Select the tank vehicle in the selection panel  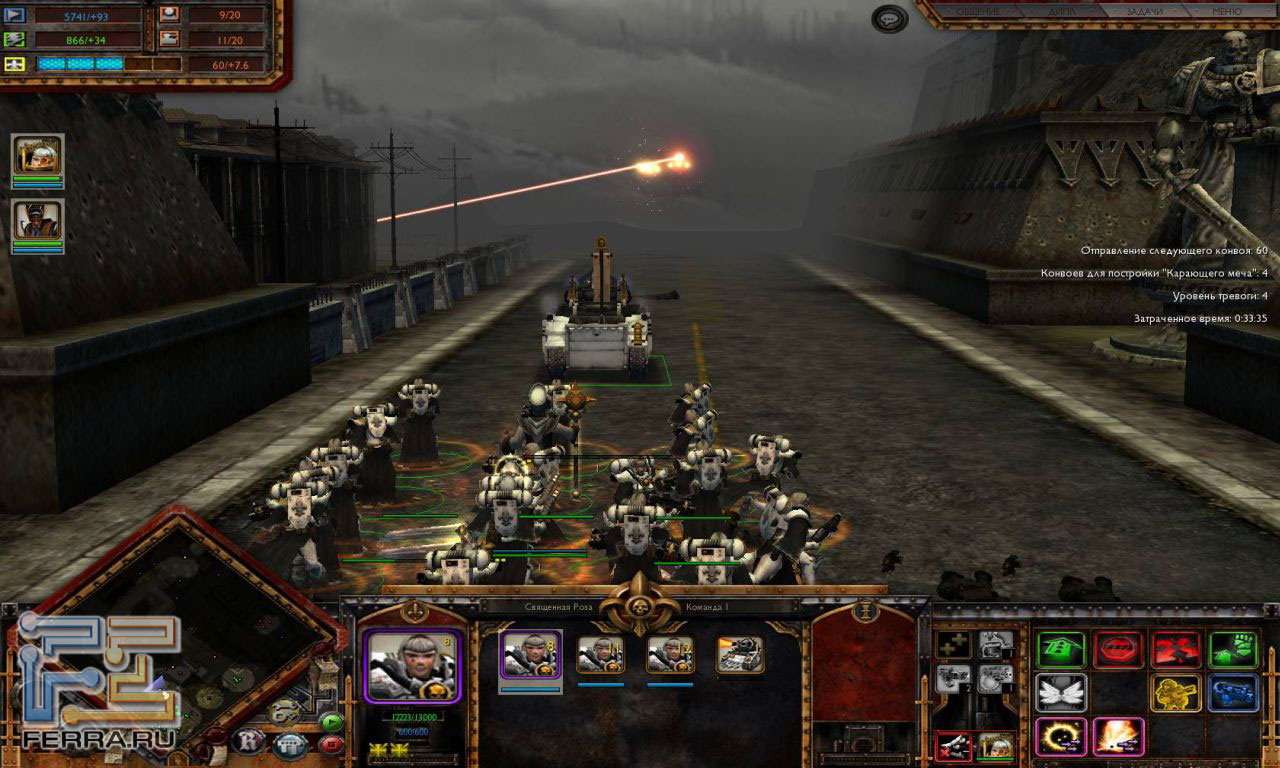click(740, 655)
